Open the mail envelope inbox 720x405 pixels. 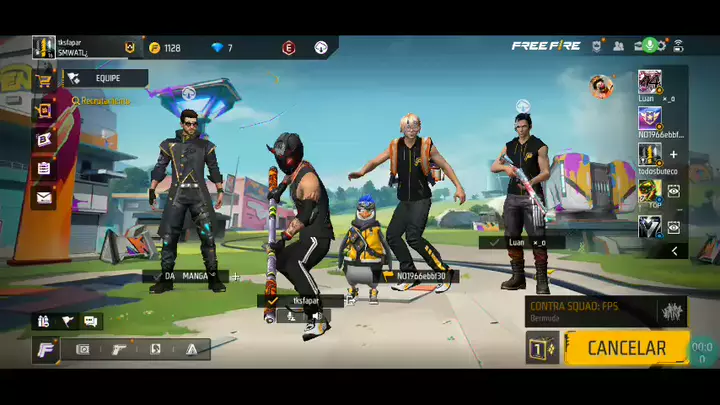click(44, 197)
